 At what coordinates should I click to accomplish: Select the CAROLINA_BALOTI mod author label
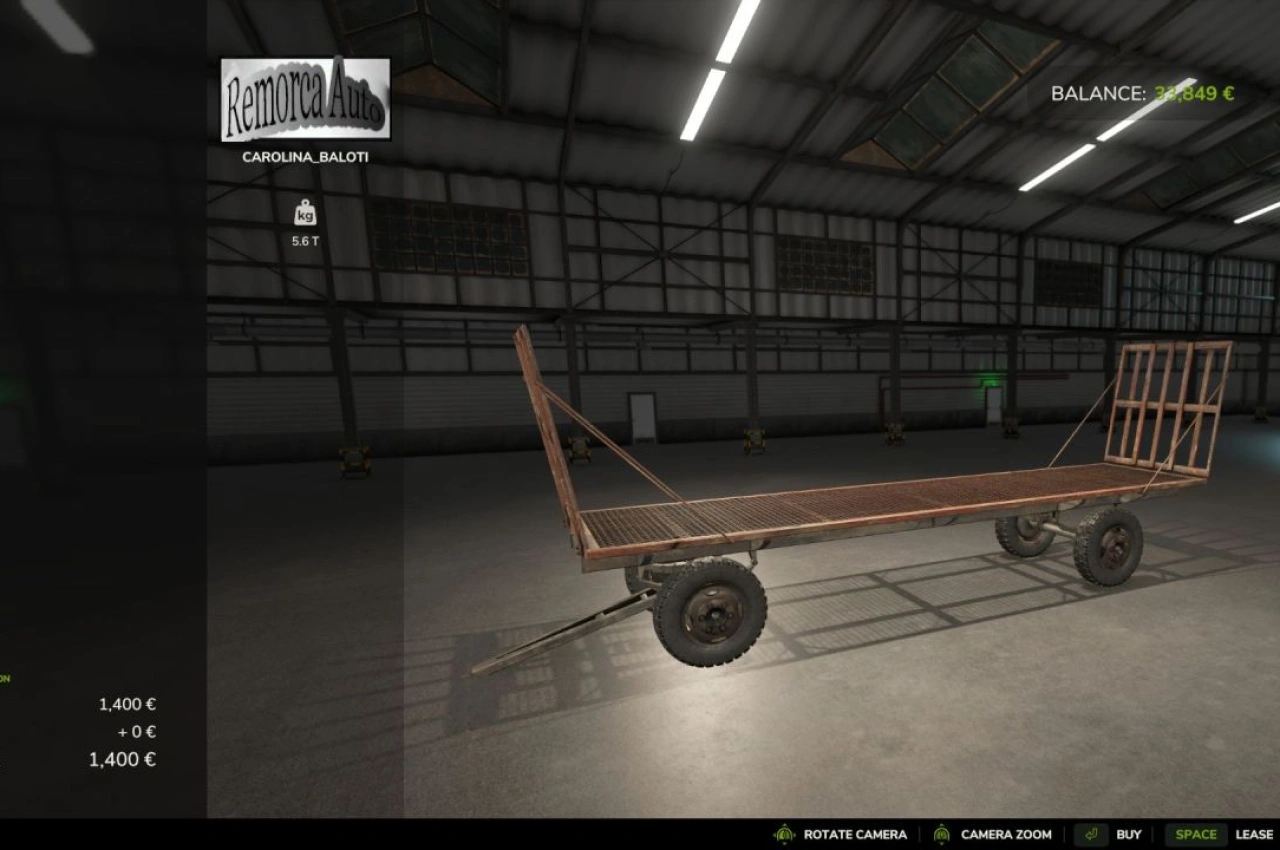click(305, 157)
